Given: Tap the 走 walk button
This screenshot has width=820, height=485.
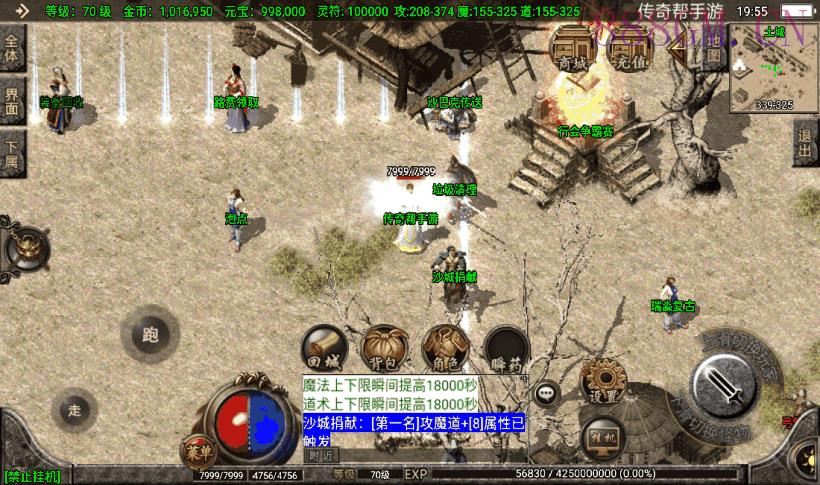Looking at the screenshot, I should pos(74,409).
